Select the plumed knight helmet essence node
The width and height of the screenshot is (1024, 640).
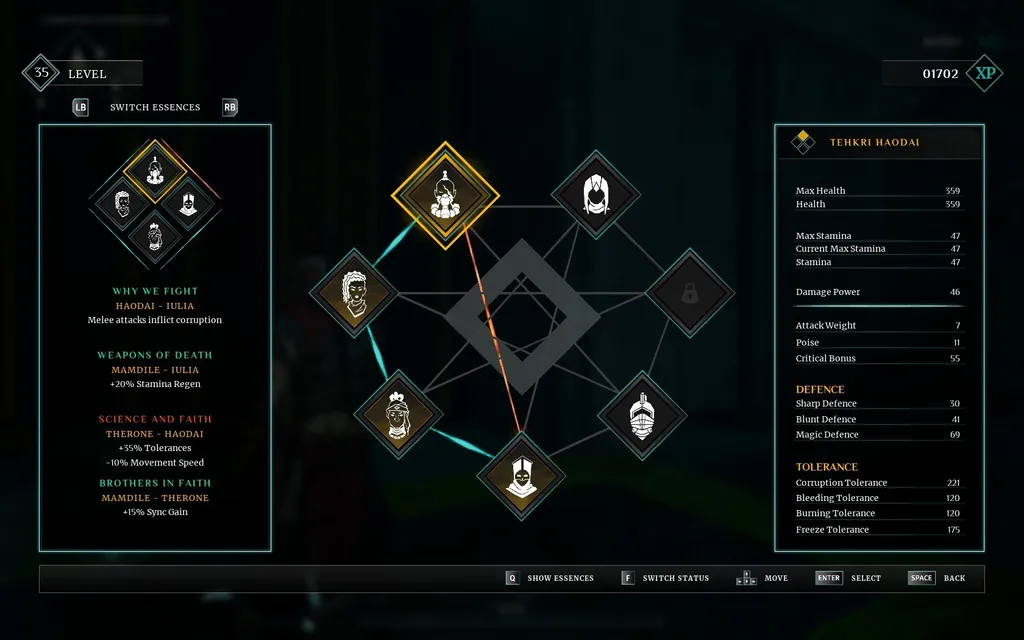(641, 415)
